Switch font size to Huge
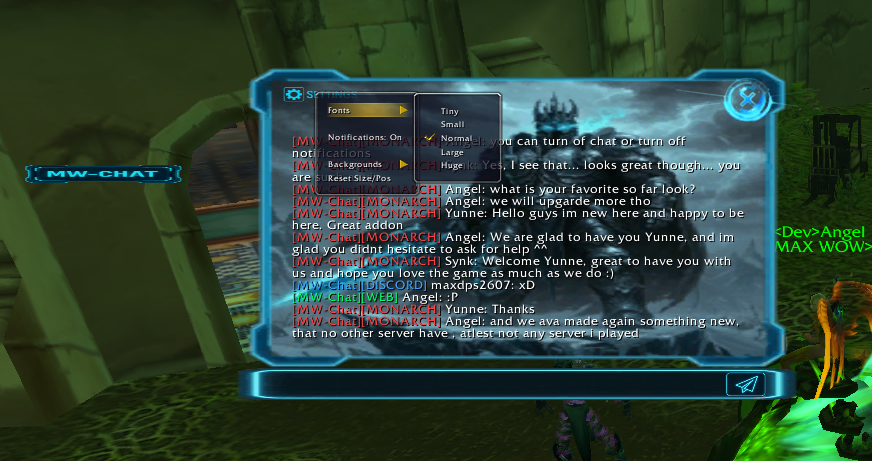Screen dimensions: 872x461 click(452, 165)
